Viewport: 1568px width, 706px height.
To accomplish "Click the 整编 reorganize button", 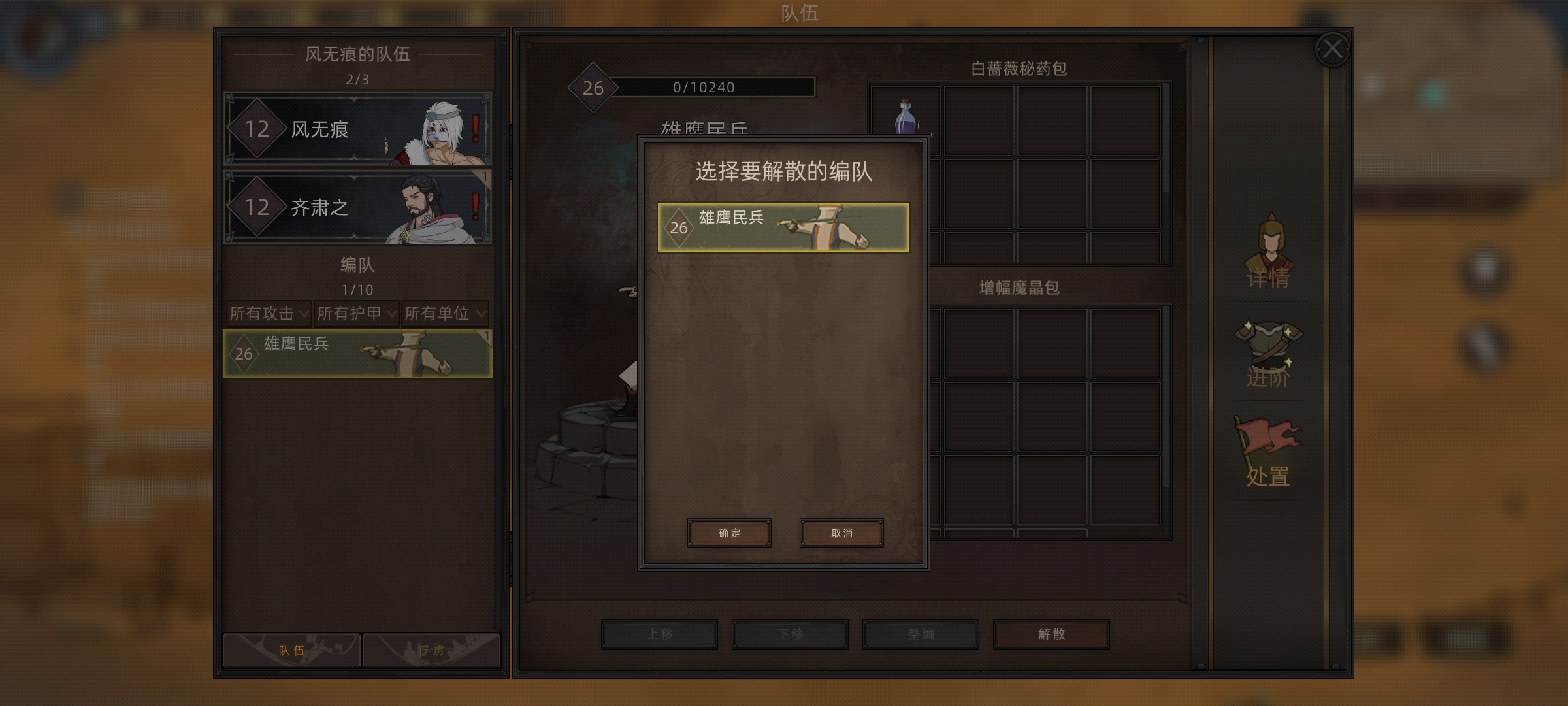I will [921, 634].
